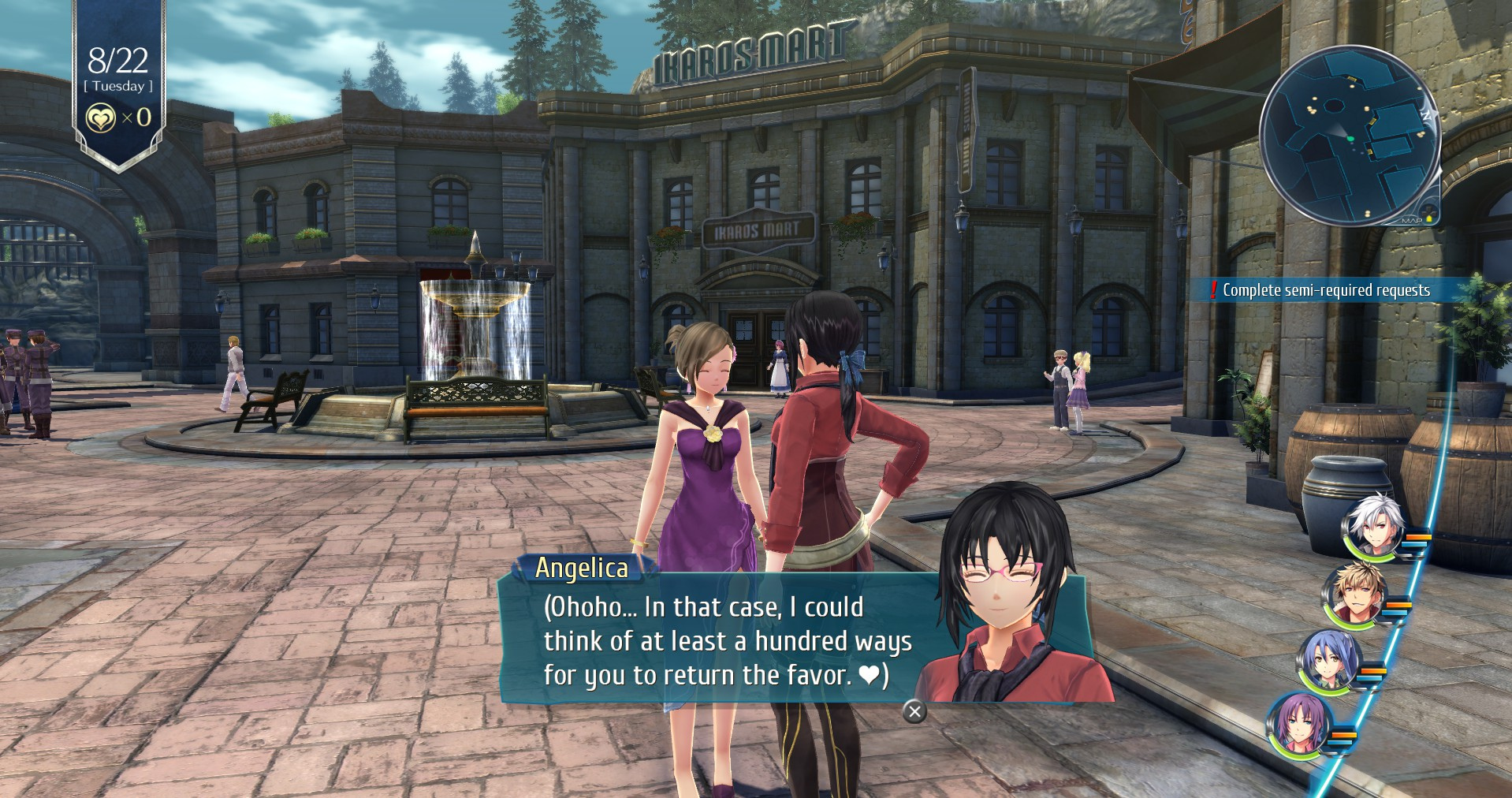The height and width of the screenshot is (798, 1512).
Task: Open the circular minimap
Action: [x=1350, y=136]
